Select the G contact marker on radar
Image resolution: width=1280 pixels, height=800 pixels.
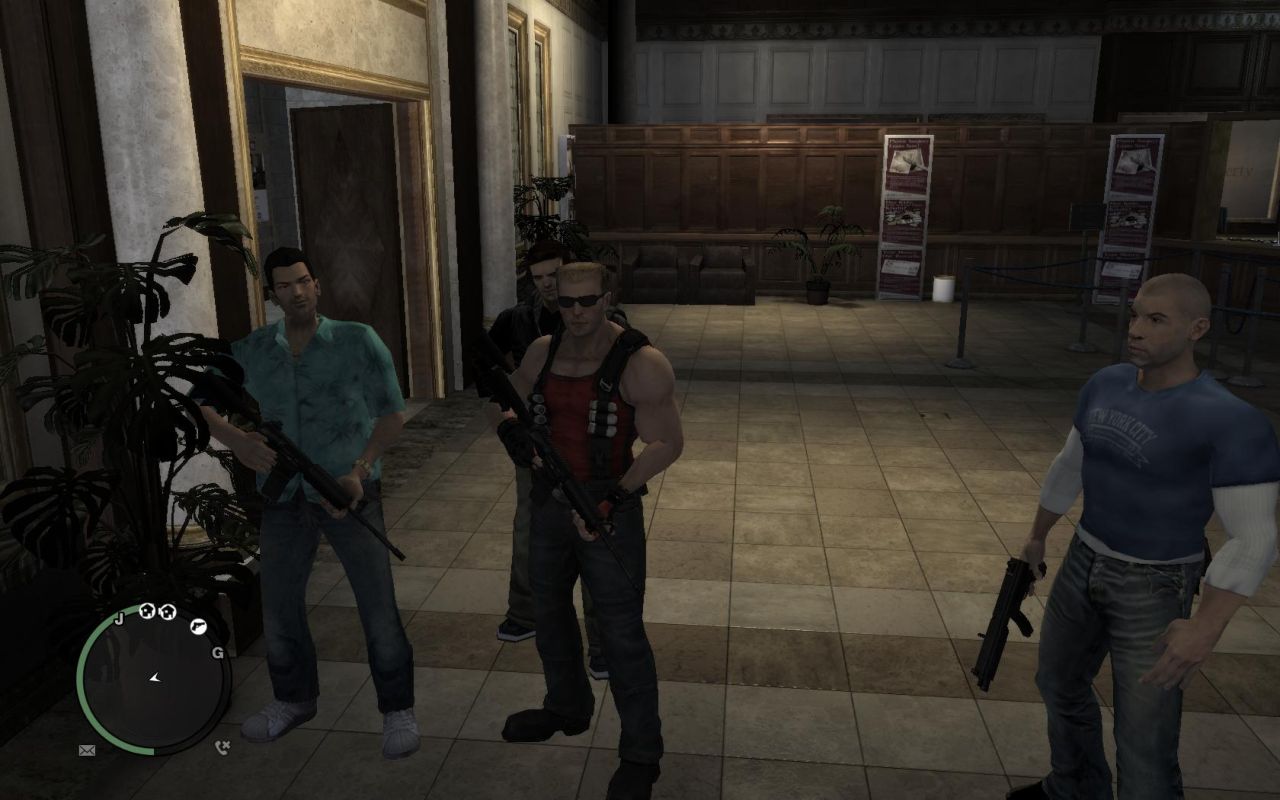[x=217, y=653]
